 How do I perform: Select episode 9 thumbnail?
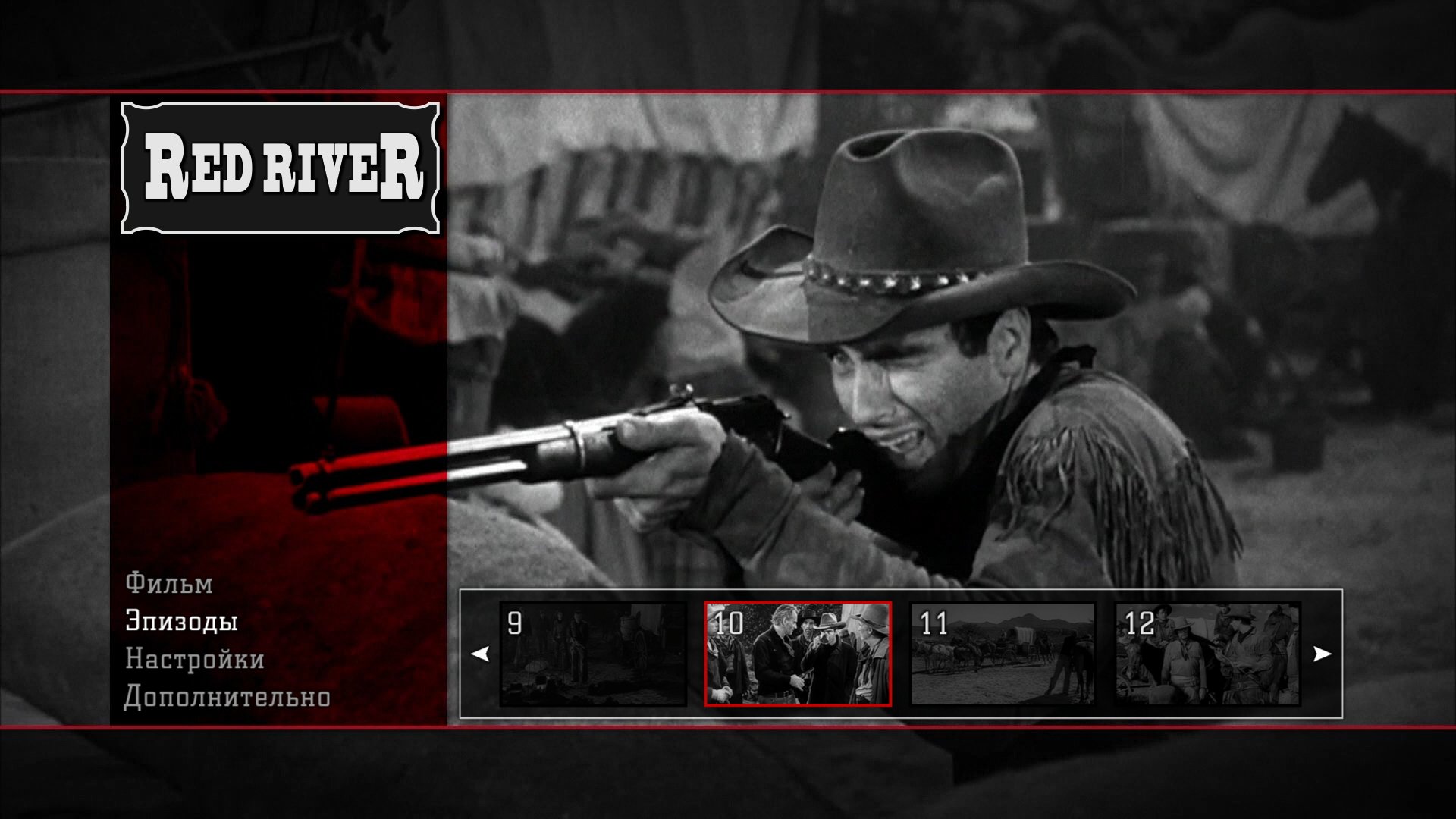coord(593,654)
